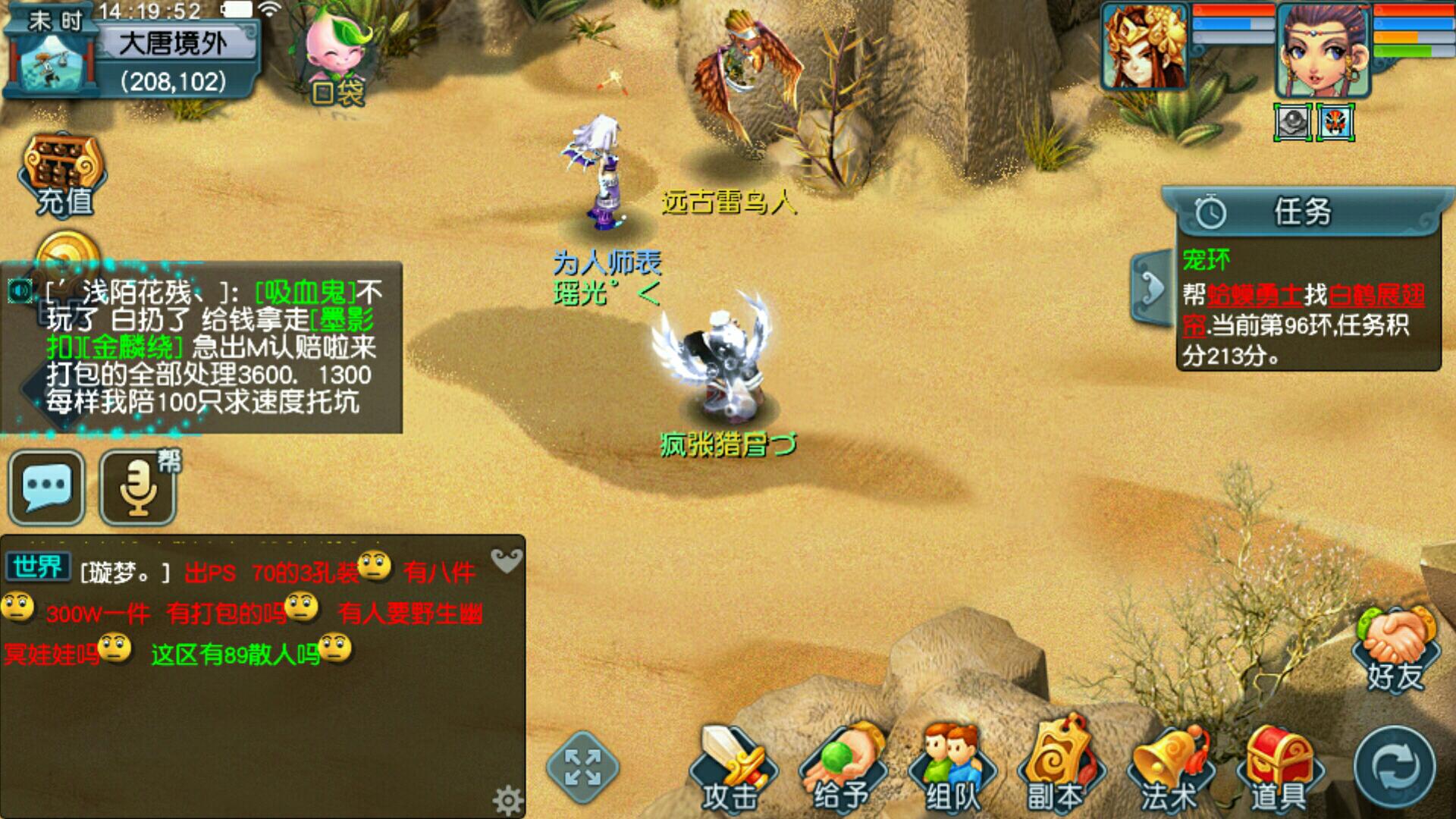Click the circular refresh arrows button
This screenshot has width=1456, height=819.
pyautogui.click(x=1395, y=767)
